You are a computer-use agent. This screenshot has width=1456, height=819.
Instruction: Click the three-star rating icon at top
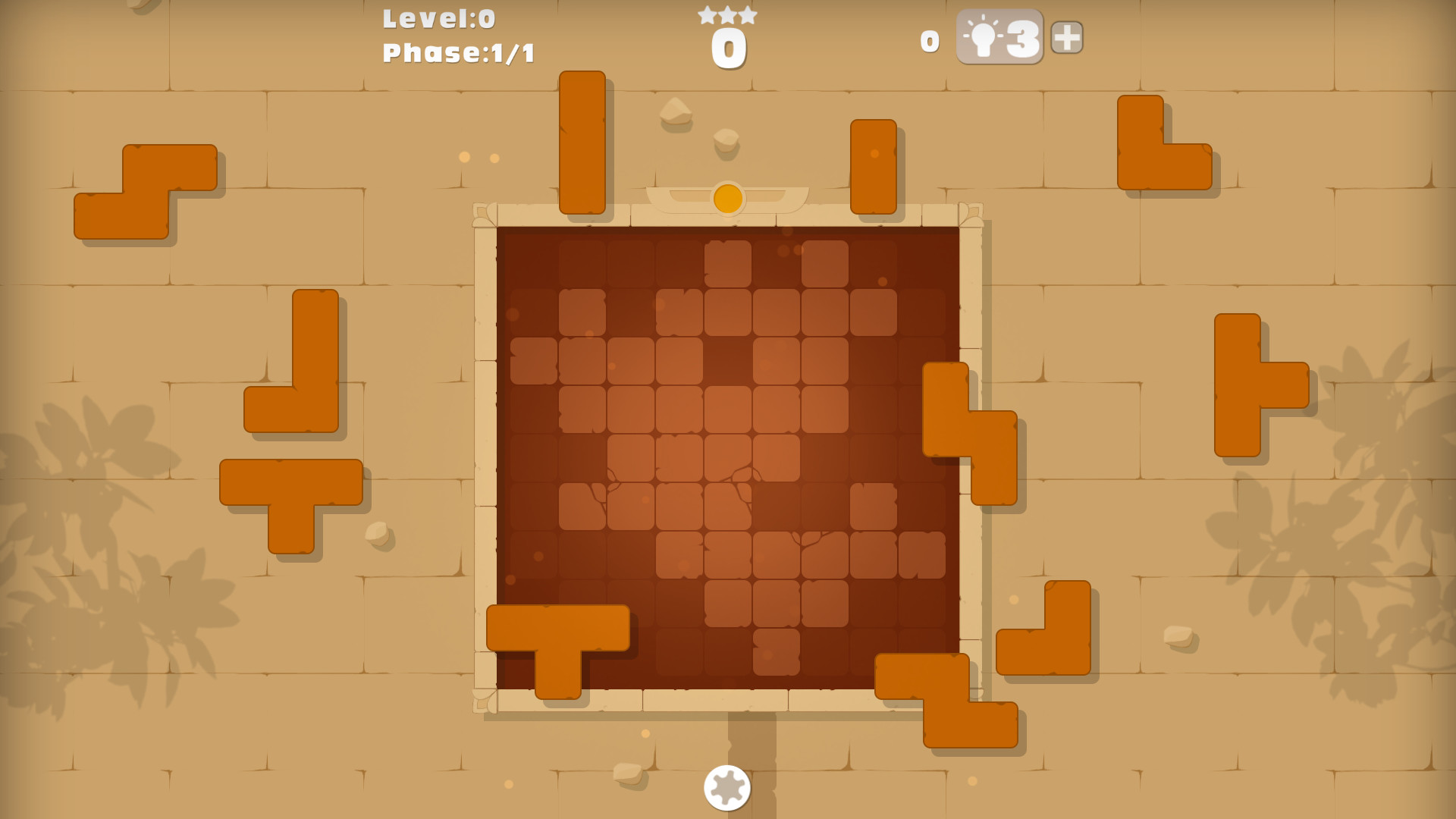point(726,14)
